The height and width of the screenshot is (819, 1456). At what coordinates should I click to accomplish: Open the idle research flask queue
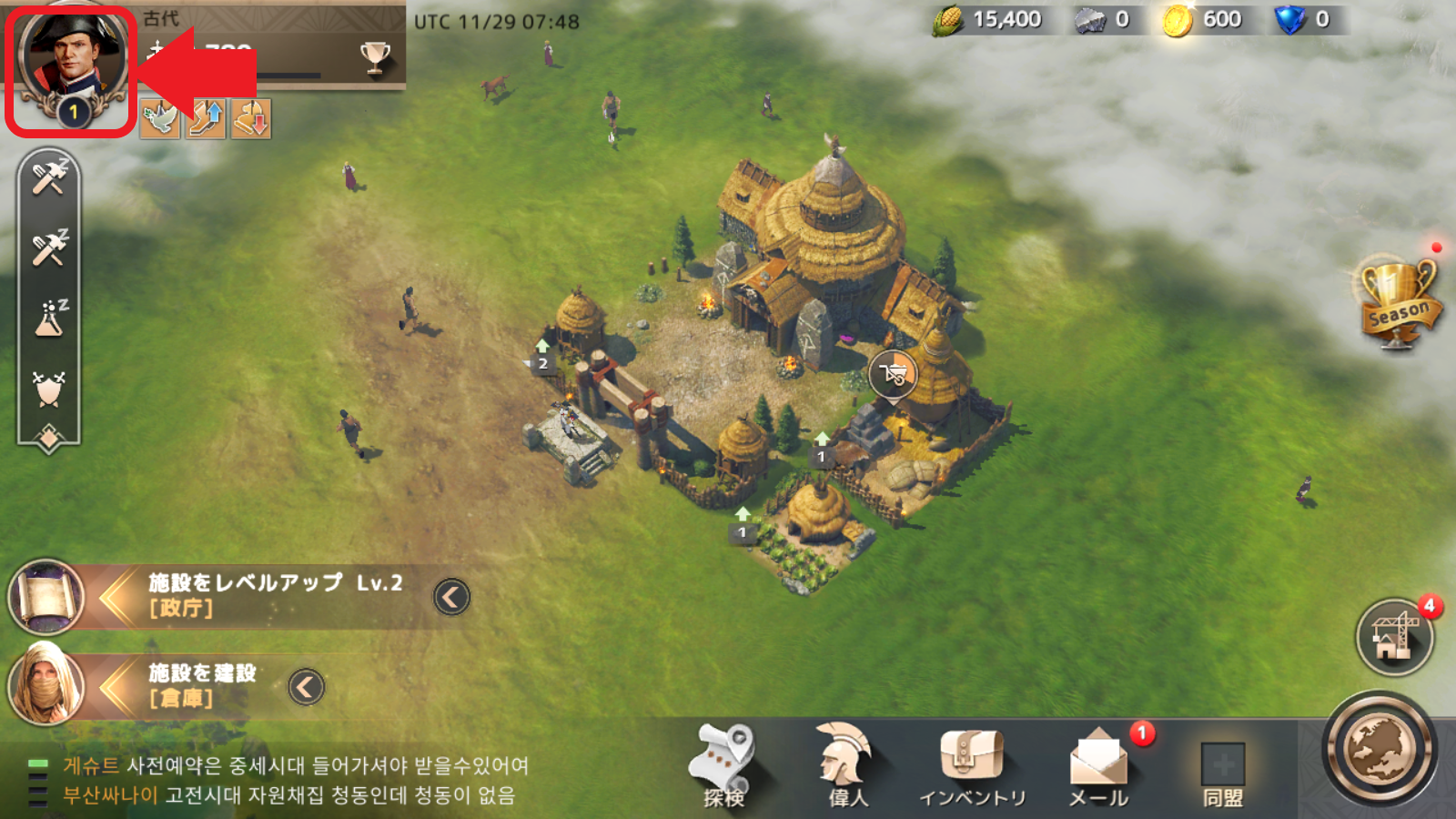point(49,318)
